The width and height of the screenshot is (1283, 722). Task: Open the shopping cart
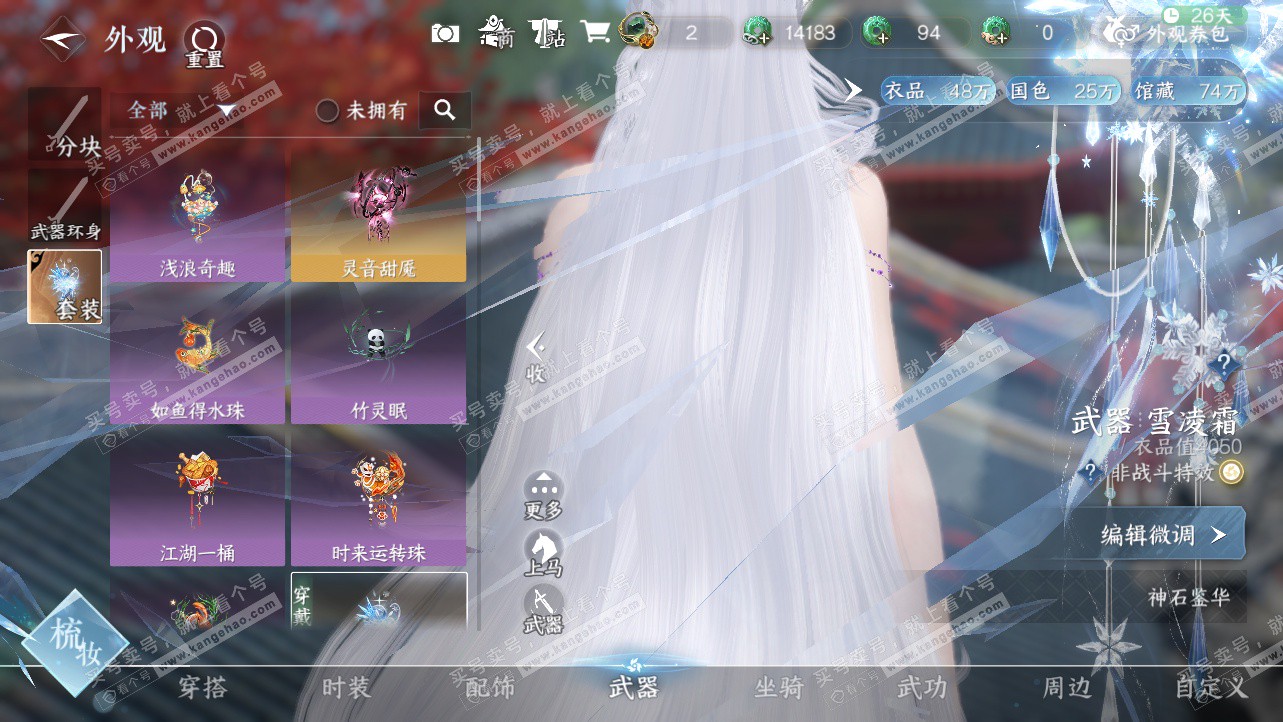click(595, 33)
